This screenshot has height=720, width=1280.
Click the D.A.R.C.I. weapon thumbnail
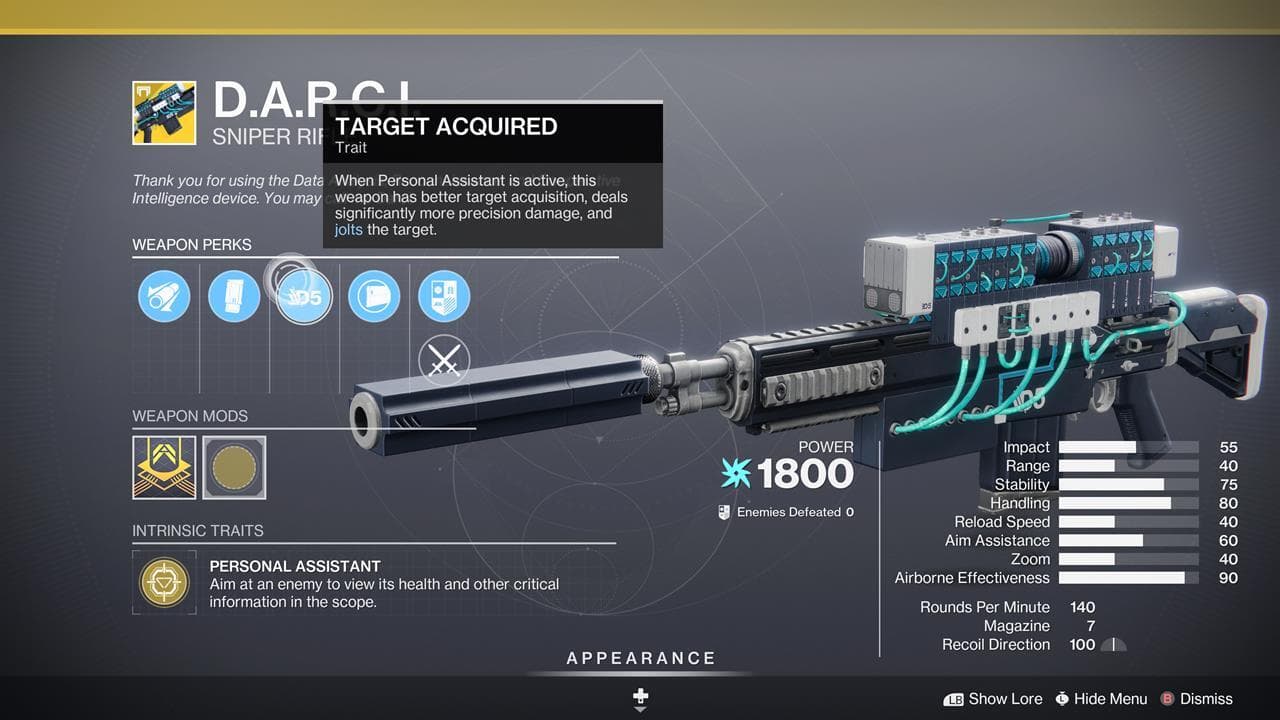point(164,113)
